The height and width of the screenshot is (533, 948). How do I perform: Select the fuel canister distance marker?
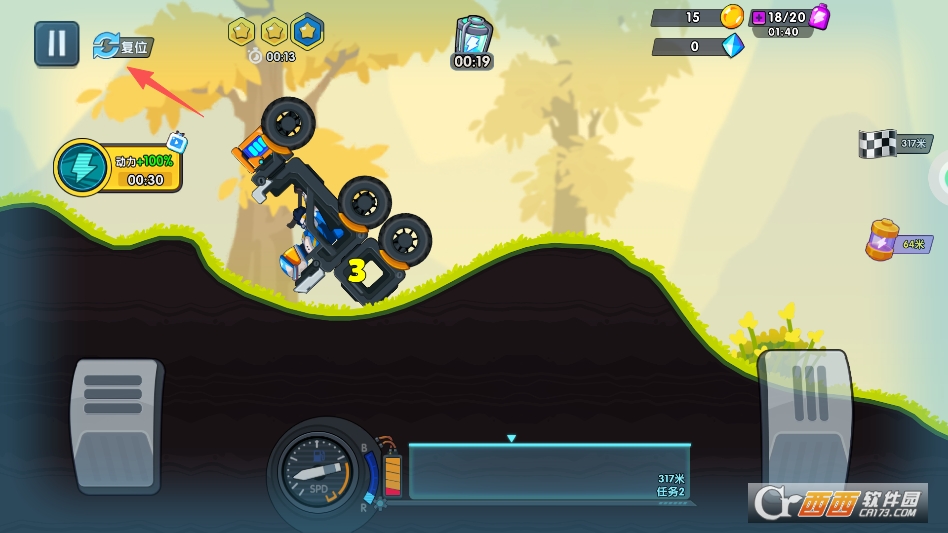(883, 241)
